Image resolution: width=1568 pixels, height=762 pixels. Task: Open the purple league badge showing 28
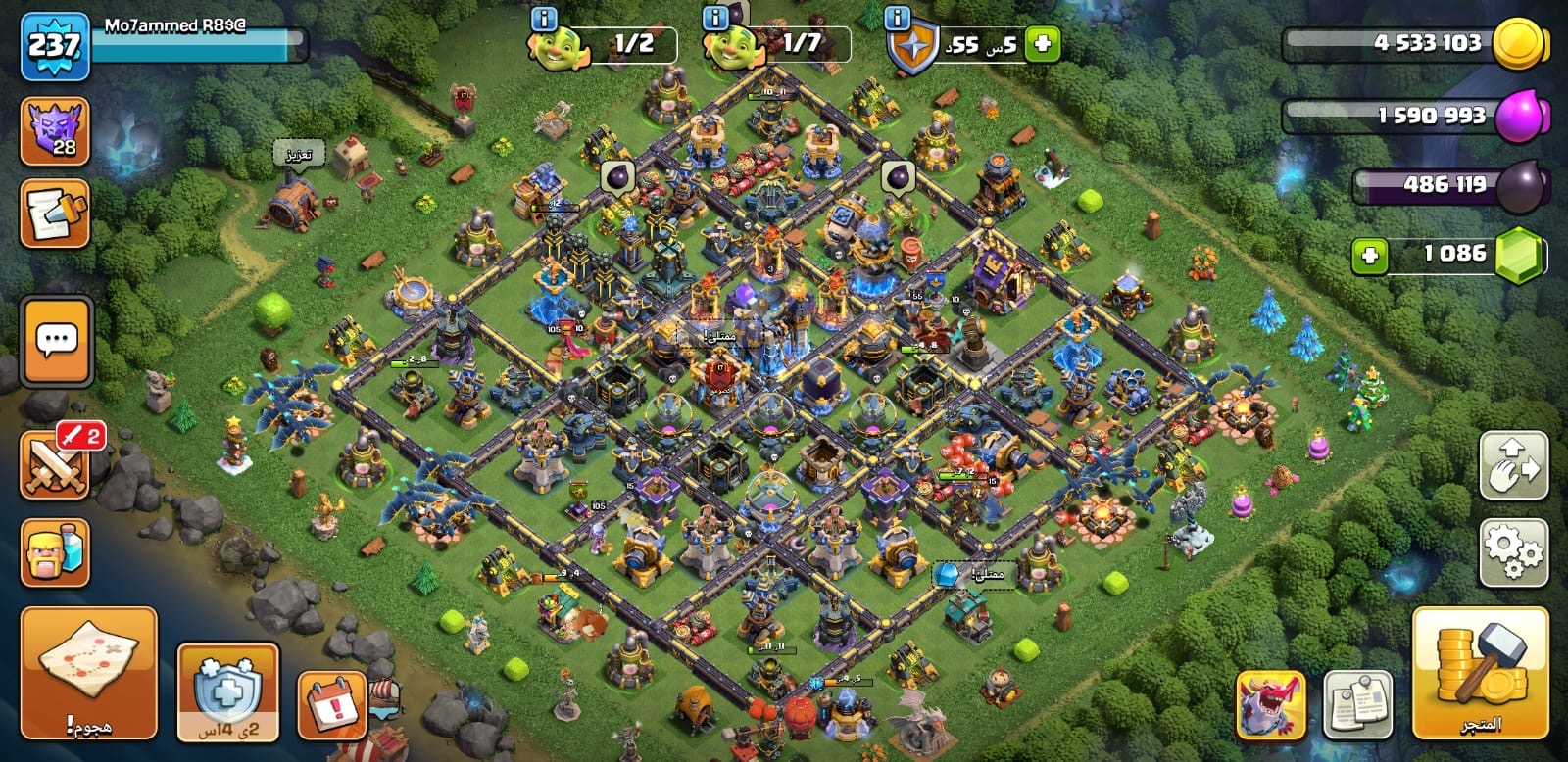56,131
